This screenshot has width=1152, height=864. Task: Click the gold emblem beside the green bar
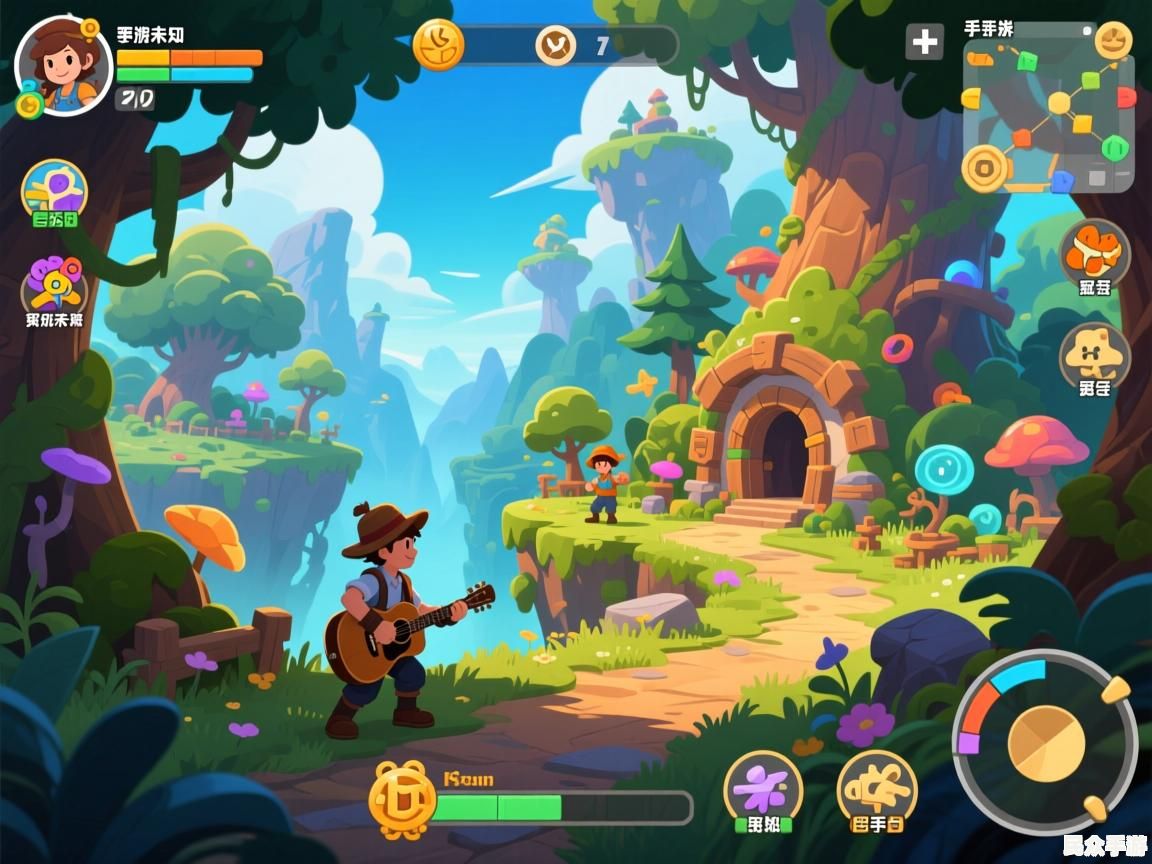403,799
